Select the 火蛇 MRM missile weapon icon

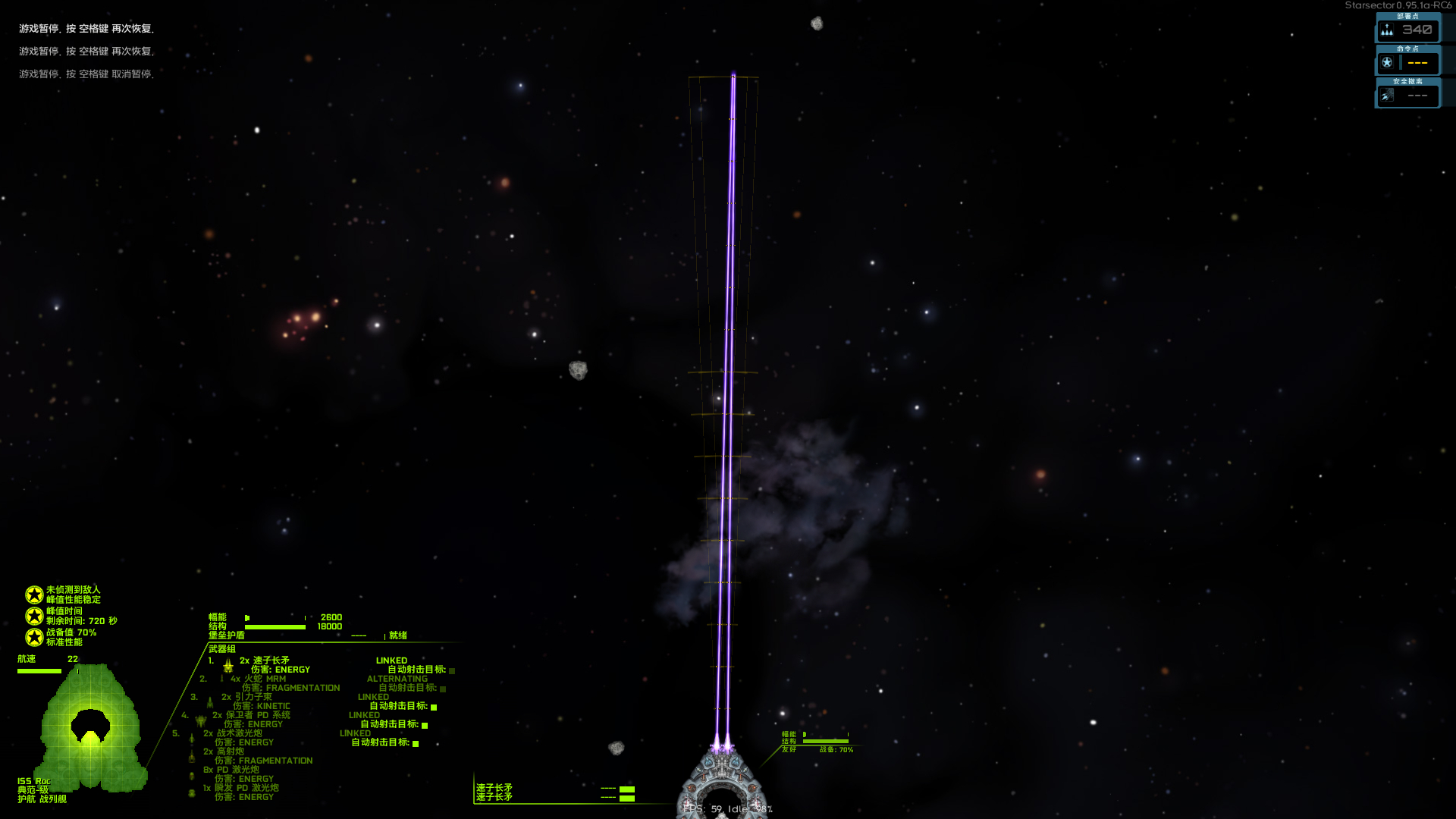(222, 679)
